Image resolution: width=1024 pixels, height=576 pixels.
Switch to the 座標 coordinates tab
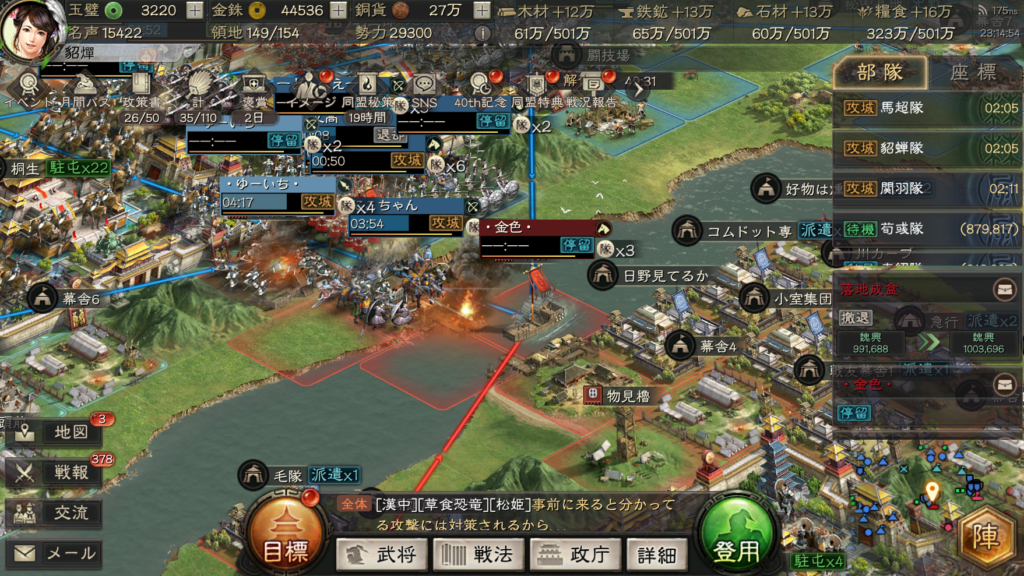(972, 73)
